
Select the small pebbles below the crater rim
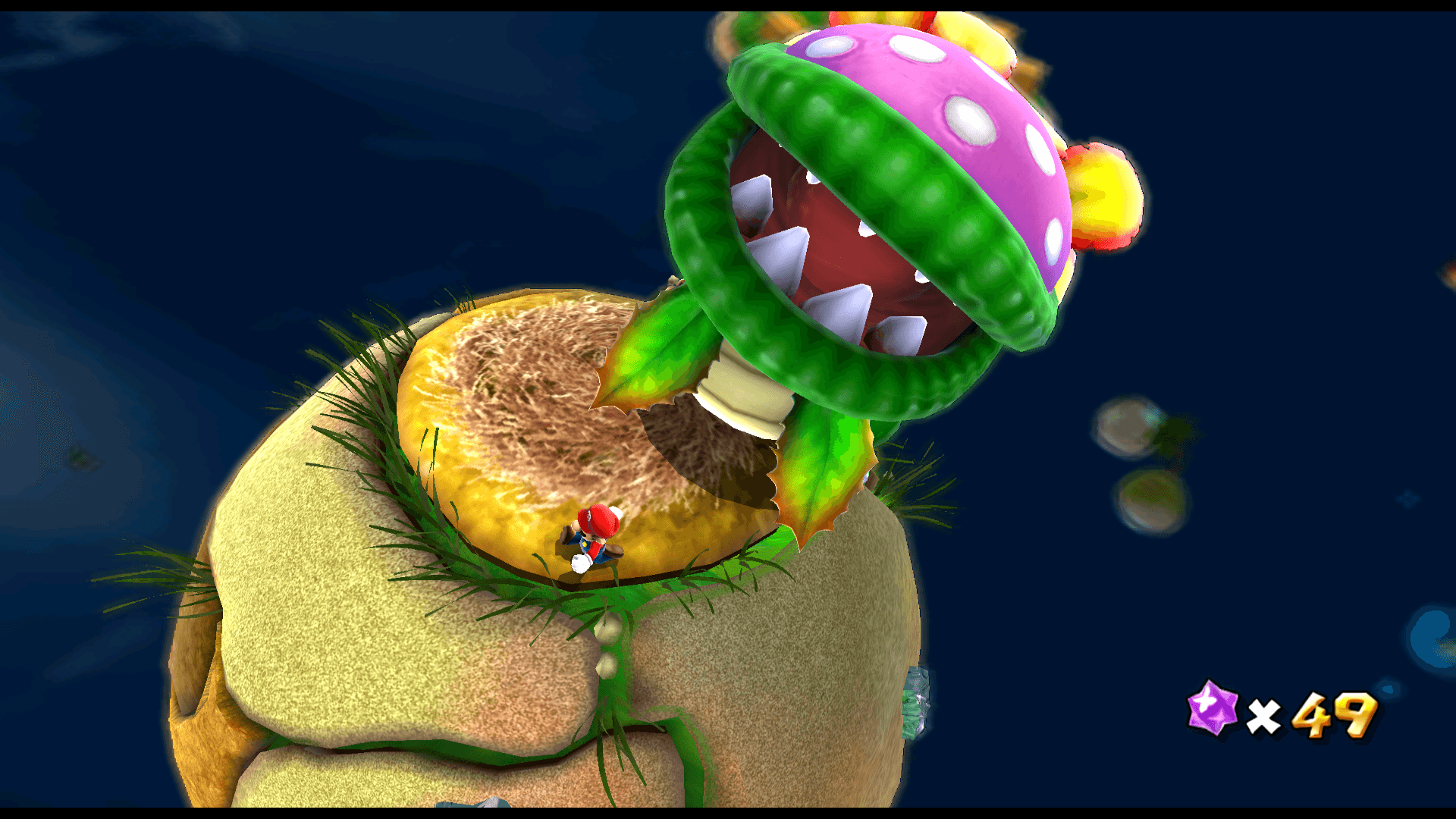point(607,648)
